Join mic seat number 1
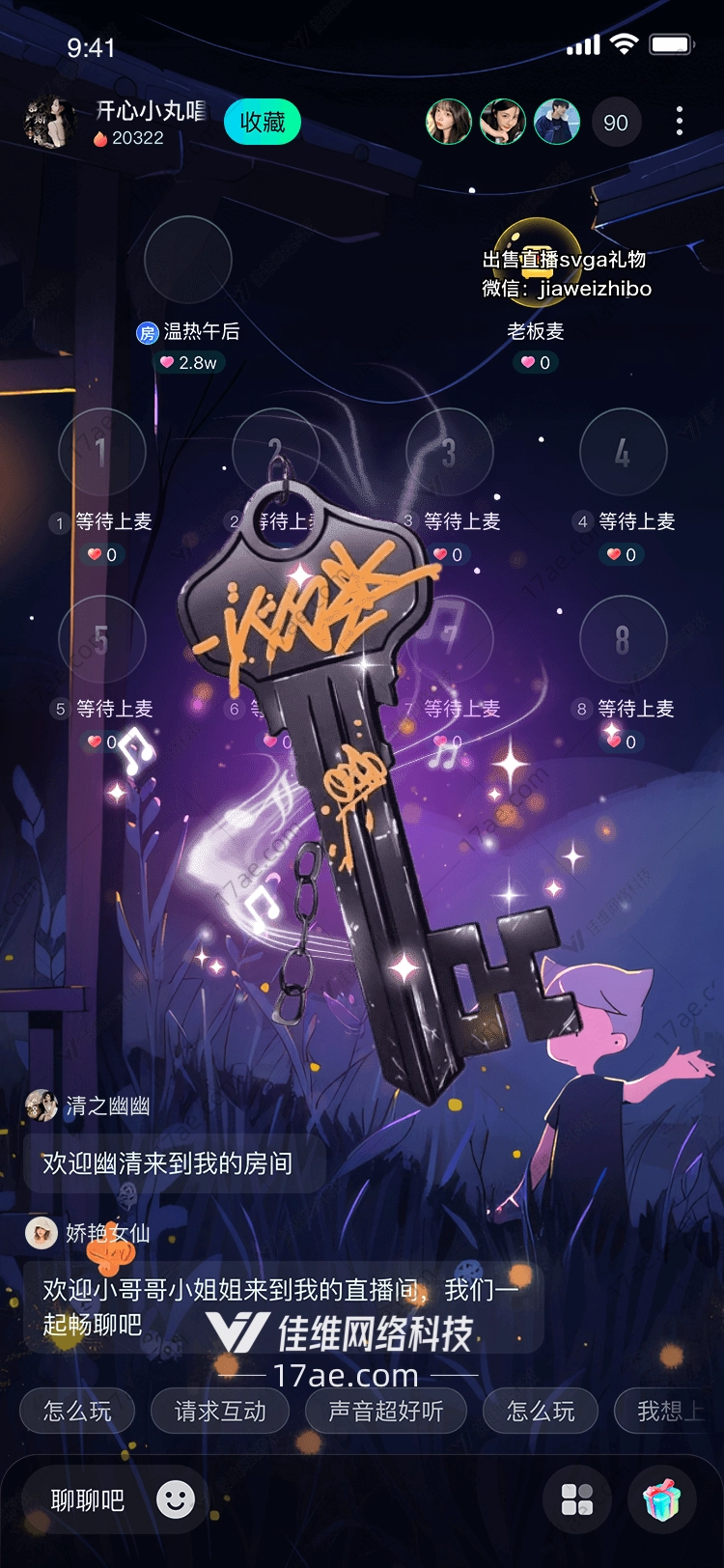Screen dimensions: 724x1568 101,452
